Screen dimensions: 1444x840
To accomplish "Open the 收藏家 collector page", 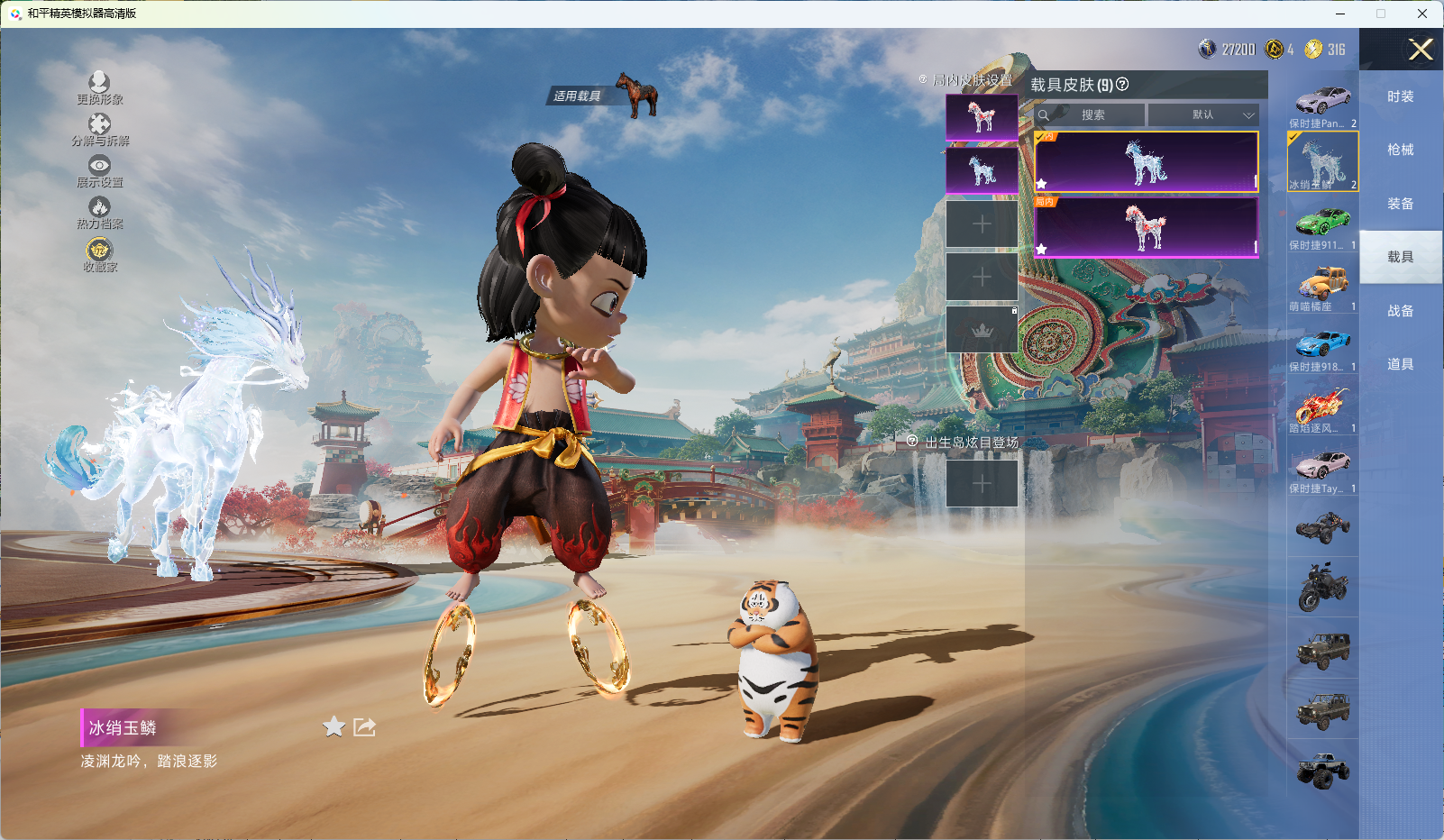I will (99, 254).
